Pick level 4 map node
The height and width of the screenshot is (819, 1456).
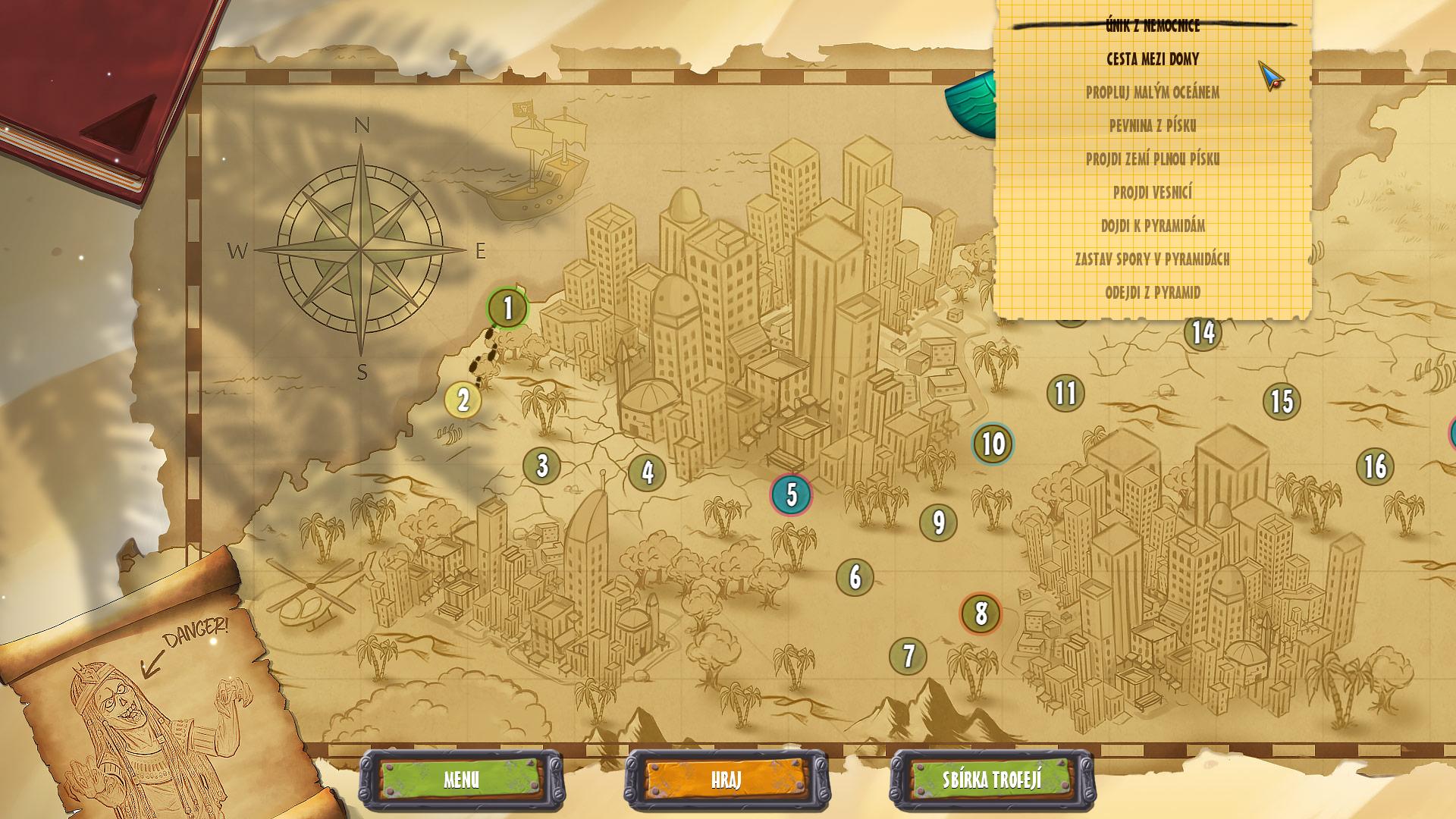[x=647, y=472]
